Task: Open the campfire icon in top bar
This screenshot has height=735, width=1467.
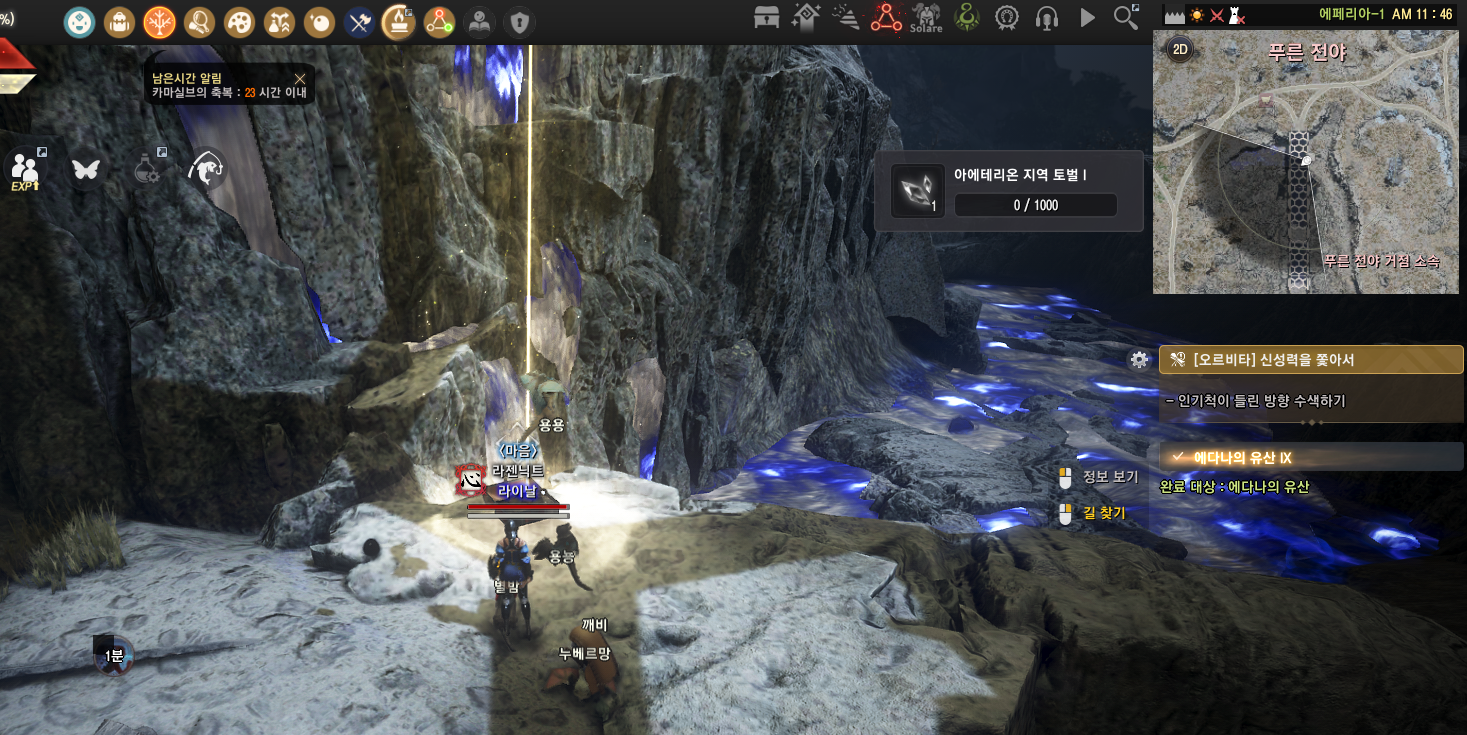Action: pos(399,21)
